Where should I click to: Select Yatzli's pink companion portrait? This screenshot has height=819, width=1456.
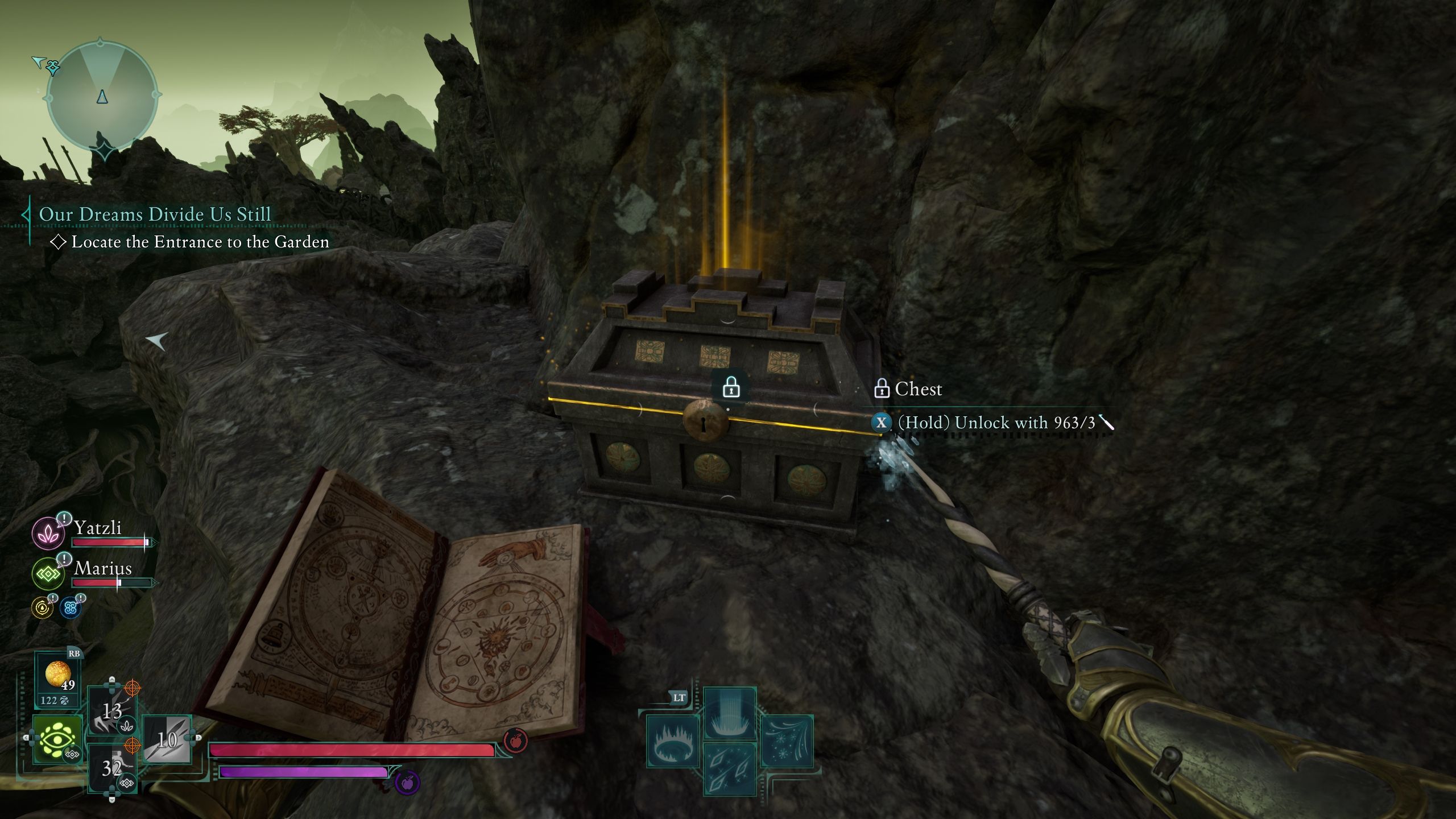point(48,533)
